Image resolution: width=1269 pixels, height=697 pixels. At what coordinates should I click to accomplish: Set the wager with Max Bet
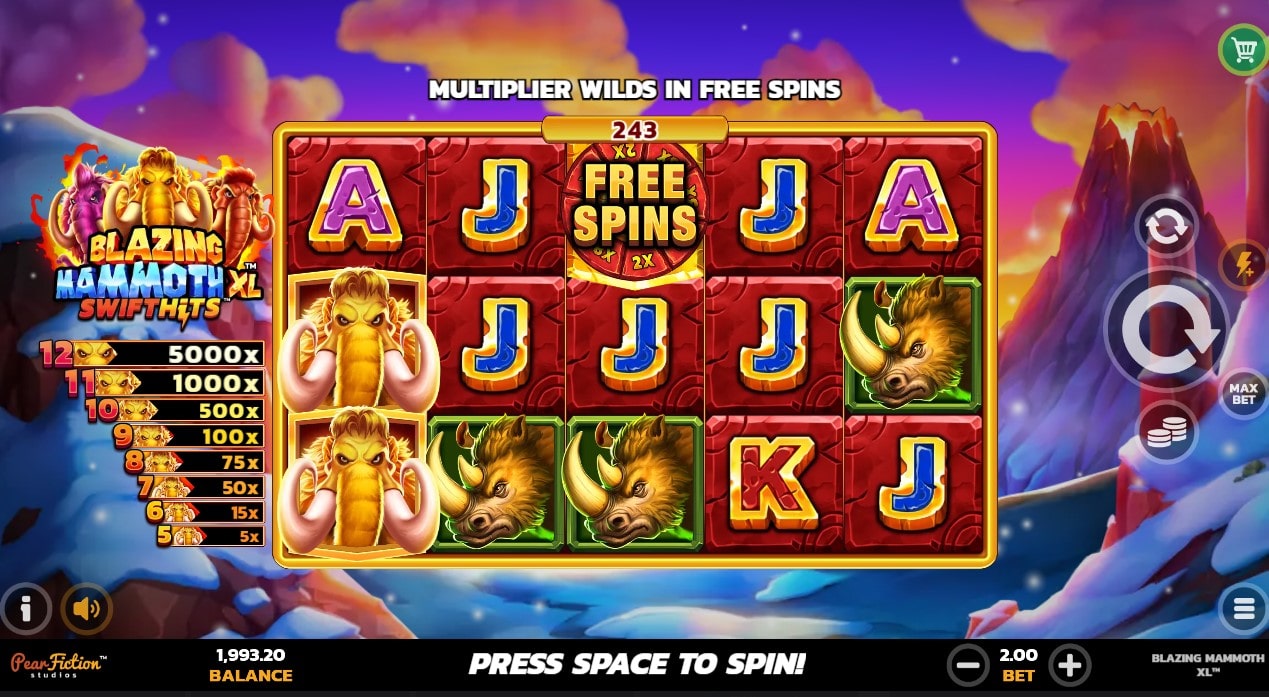point(1242,393)
